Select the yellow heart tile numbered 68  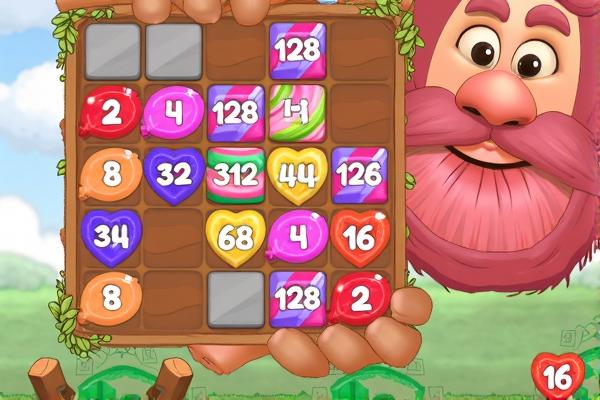click(235, 238)
